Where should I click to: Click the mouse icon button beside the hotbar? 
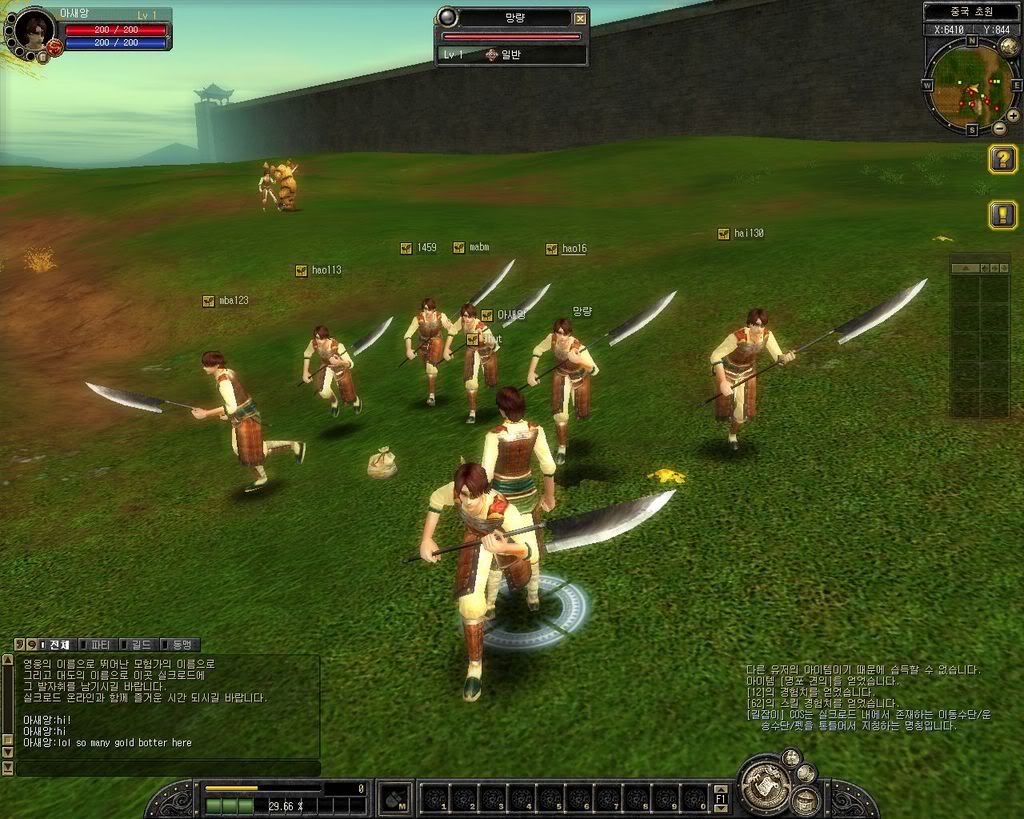[396, 798]
